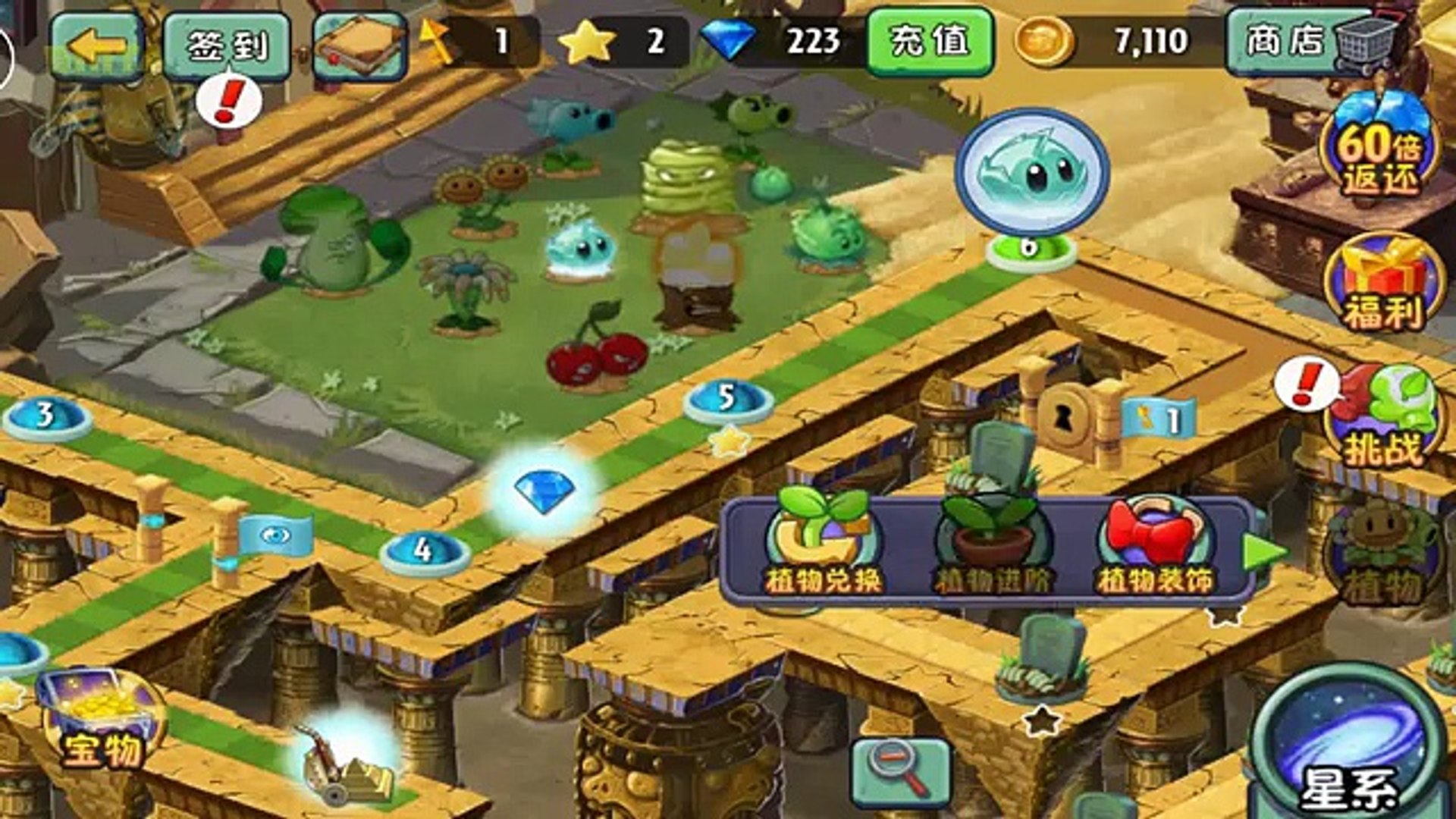Select level 3 node

pos(45,416)
